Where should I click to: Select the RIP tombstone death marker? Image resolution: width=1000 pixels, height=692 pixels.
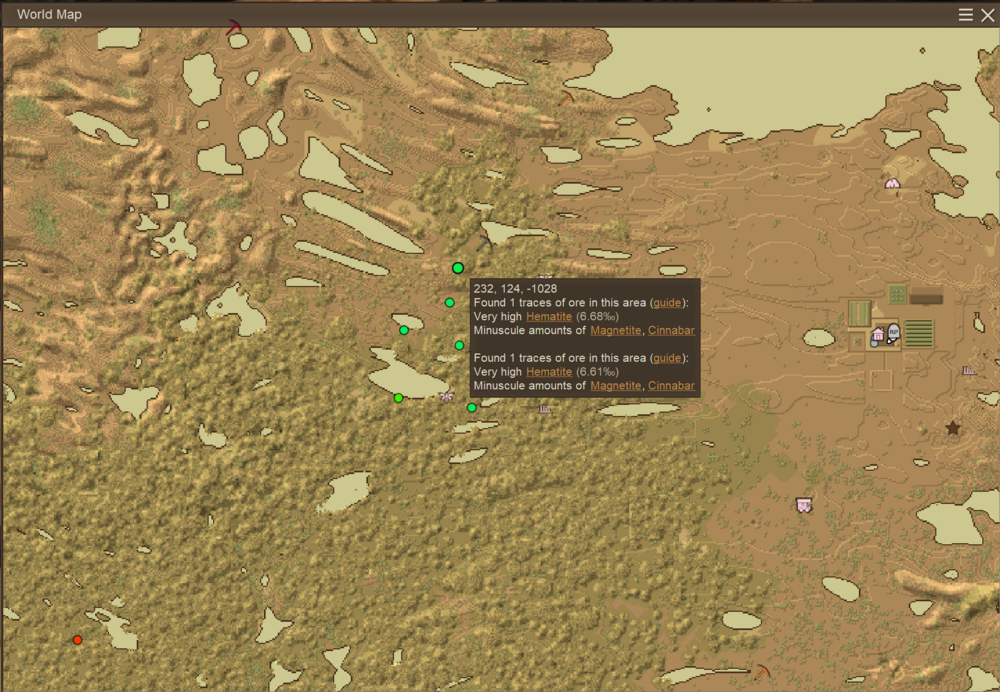point(893,333)
